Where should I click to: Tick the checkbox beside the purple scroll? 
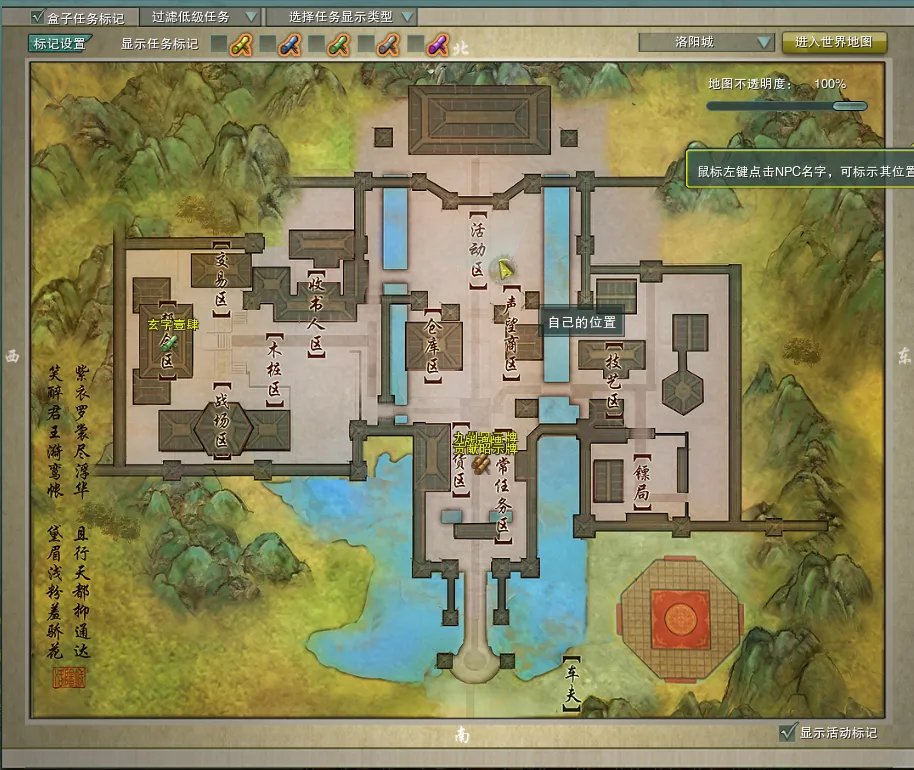[414, 44]
